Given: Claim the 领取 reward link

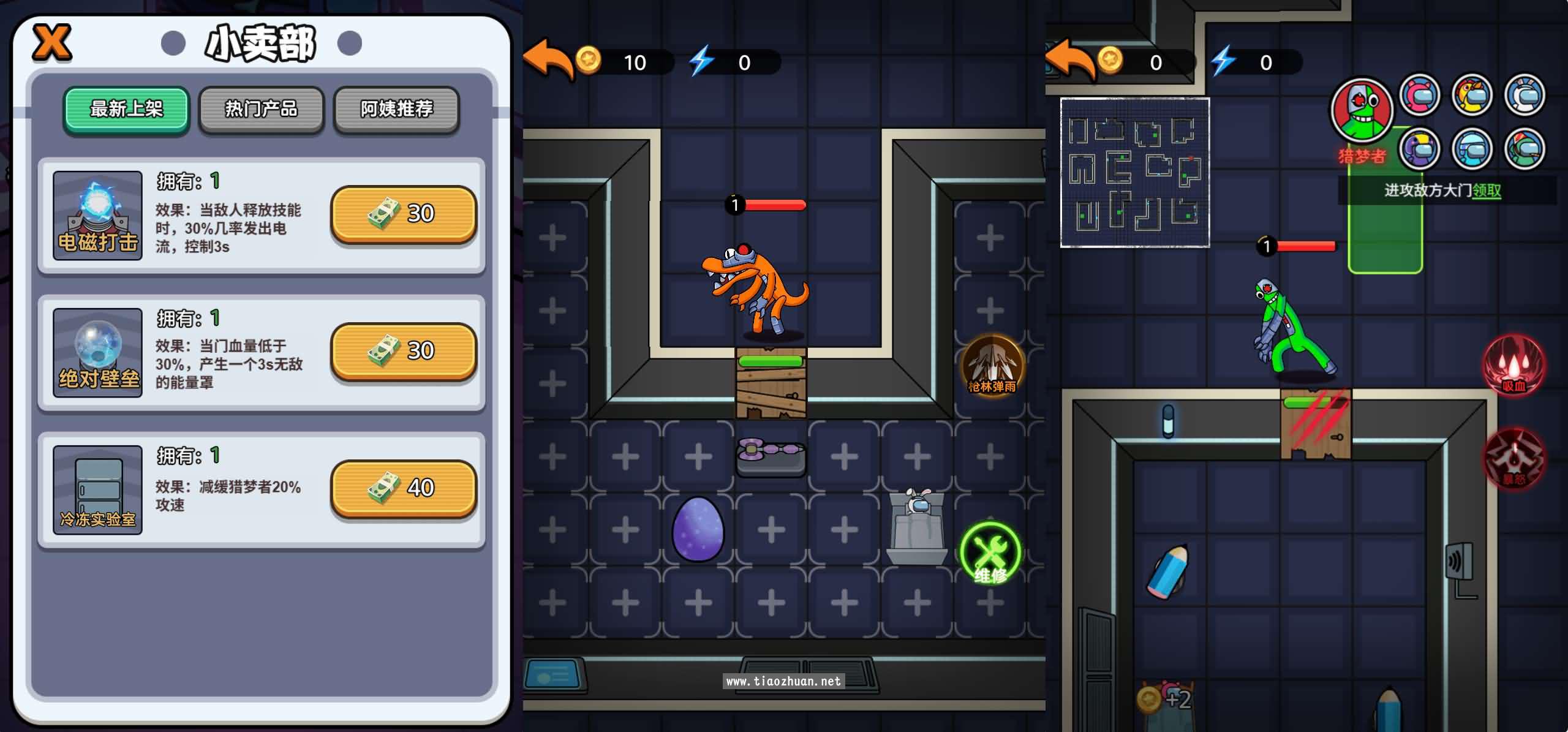Looking at the screenshot, I should tap(1487, 191).
